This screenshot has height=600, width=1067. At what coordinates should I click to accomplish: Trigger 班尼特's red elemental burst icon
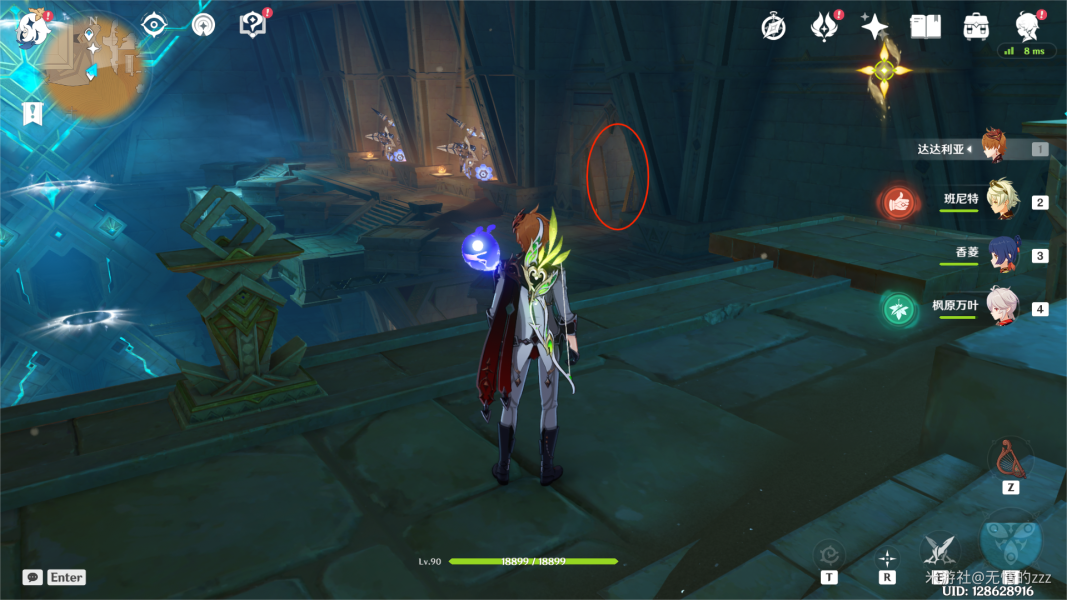click(x=899, y=203)
